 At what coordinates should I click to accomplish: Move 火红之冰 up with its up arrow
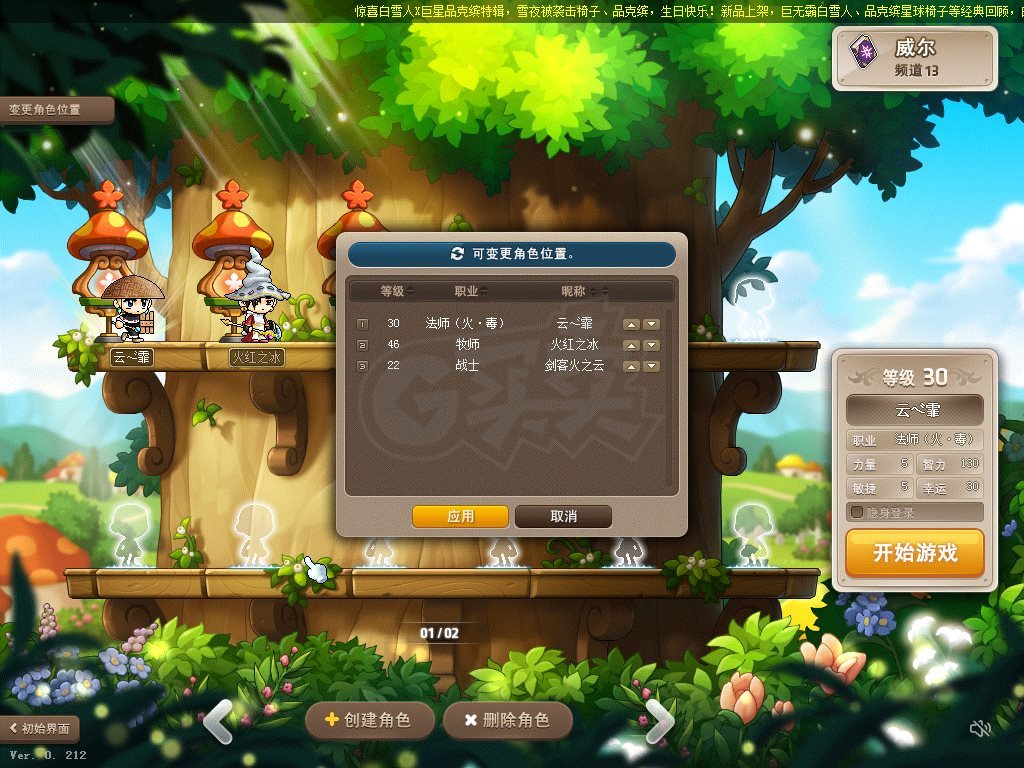pos(631,345)
